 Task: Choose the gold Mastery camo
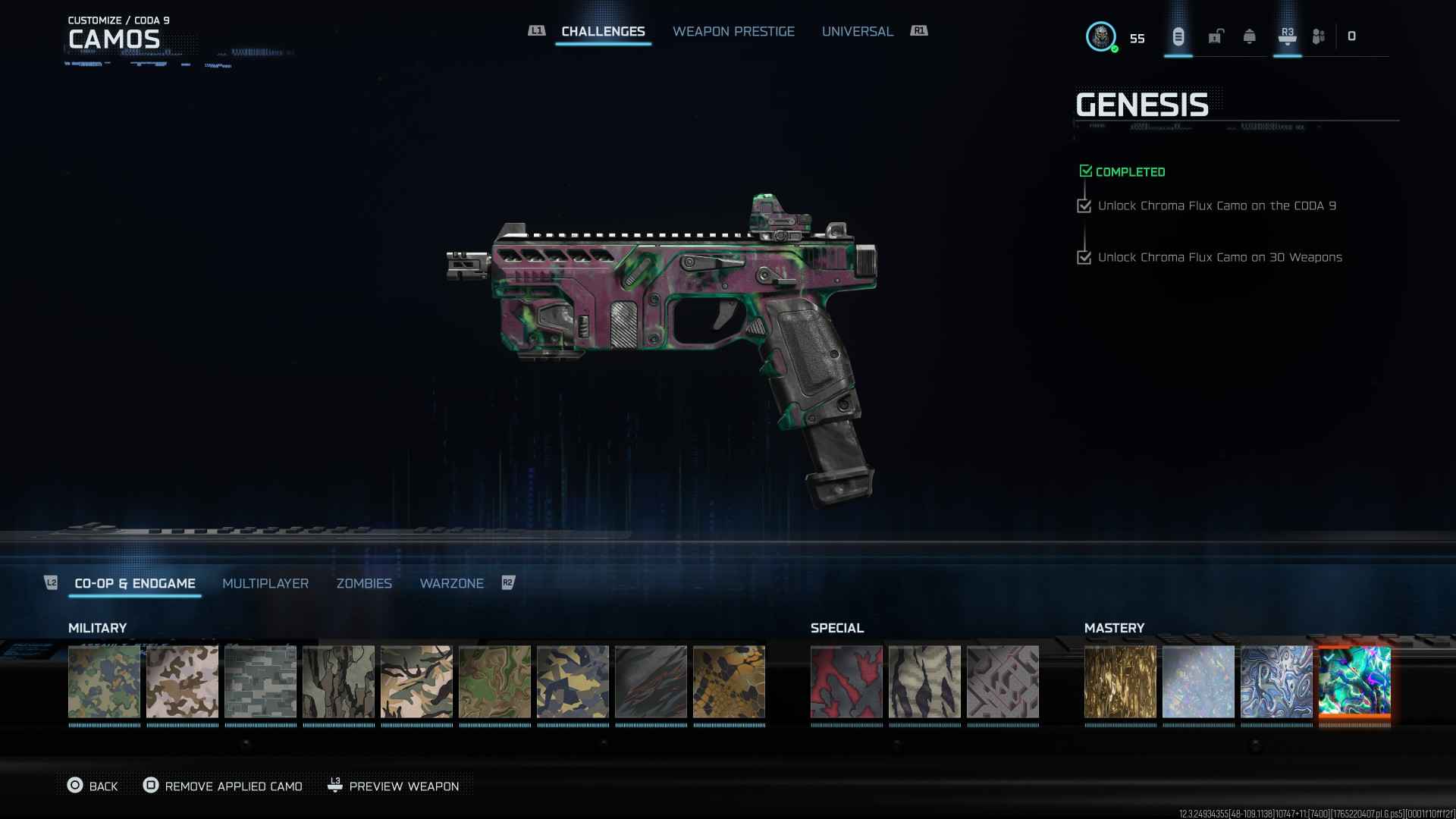(1120, 682)
